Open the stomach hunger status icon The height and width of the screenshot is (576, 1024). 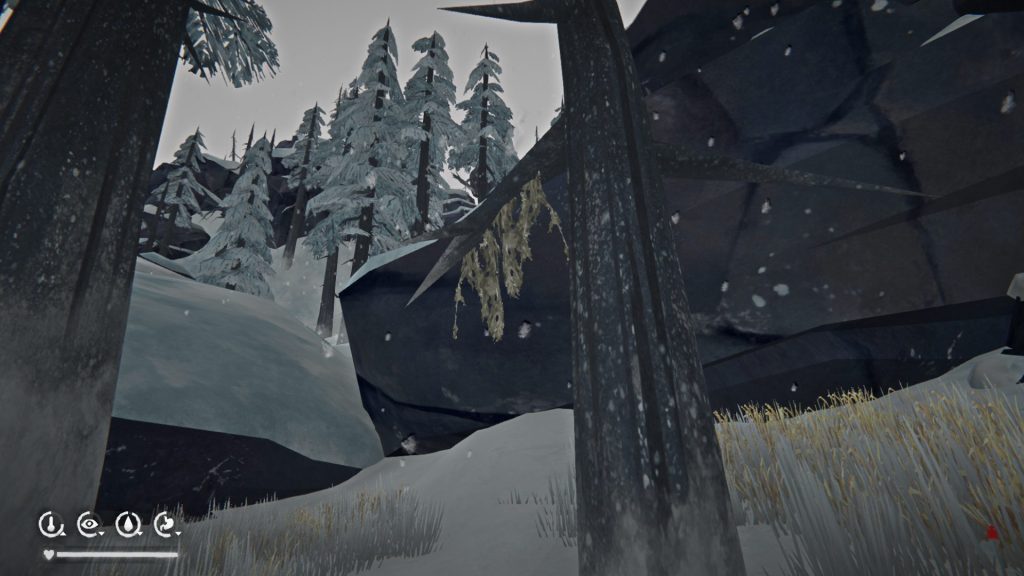165,523
